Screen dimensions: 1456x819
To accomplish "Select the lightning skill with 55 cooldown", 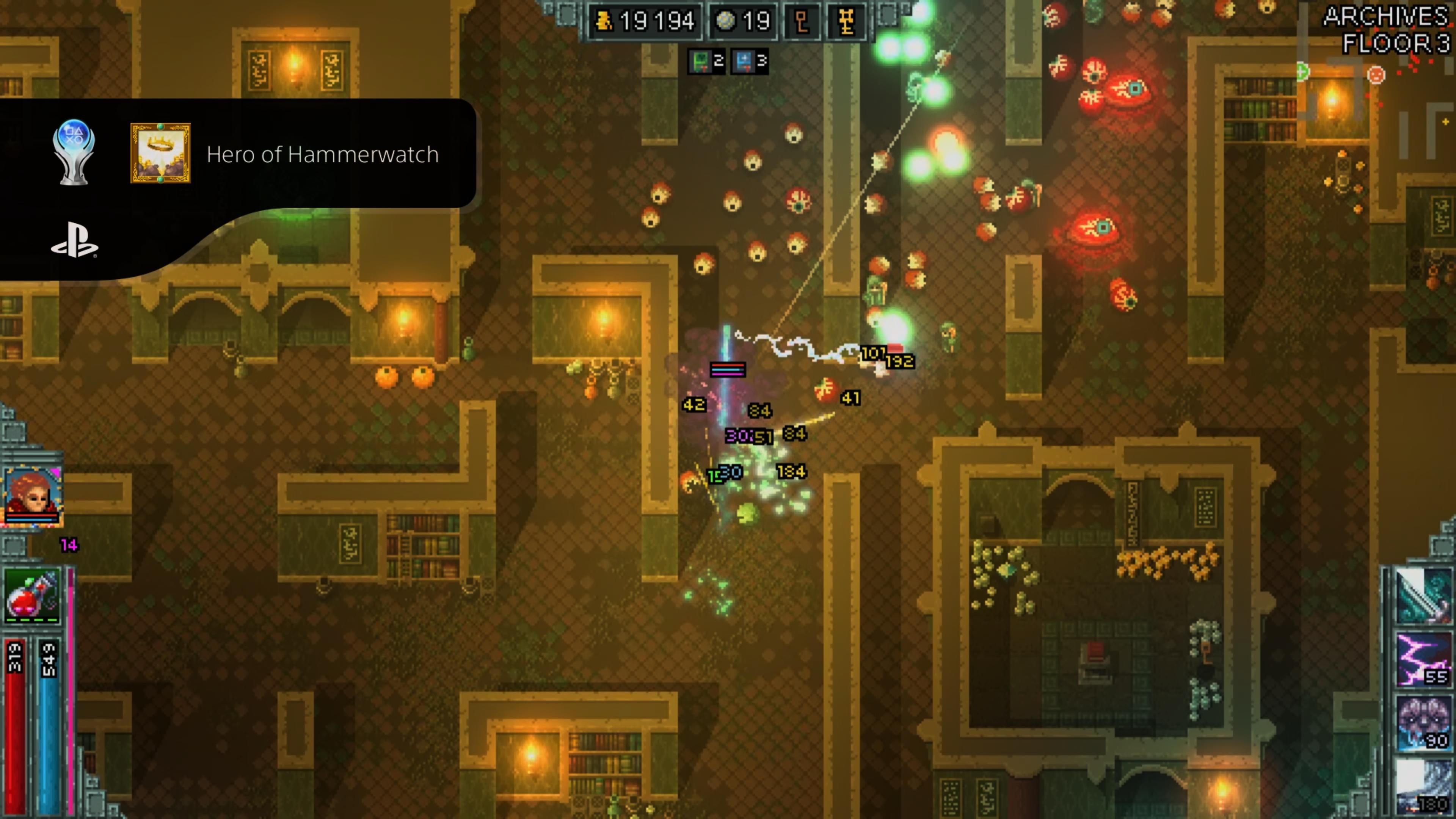I will coord(1423,660).
